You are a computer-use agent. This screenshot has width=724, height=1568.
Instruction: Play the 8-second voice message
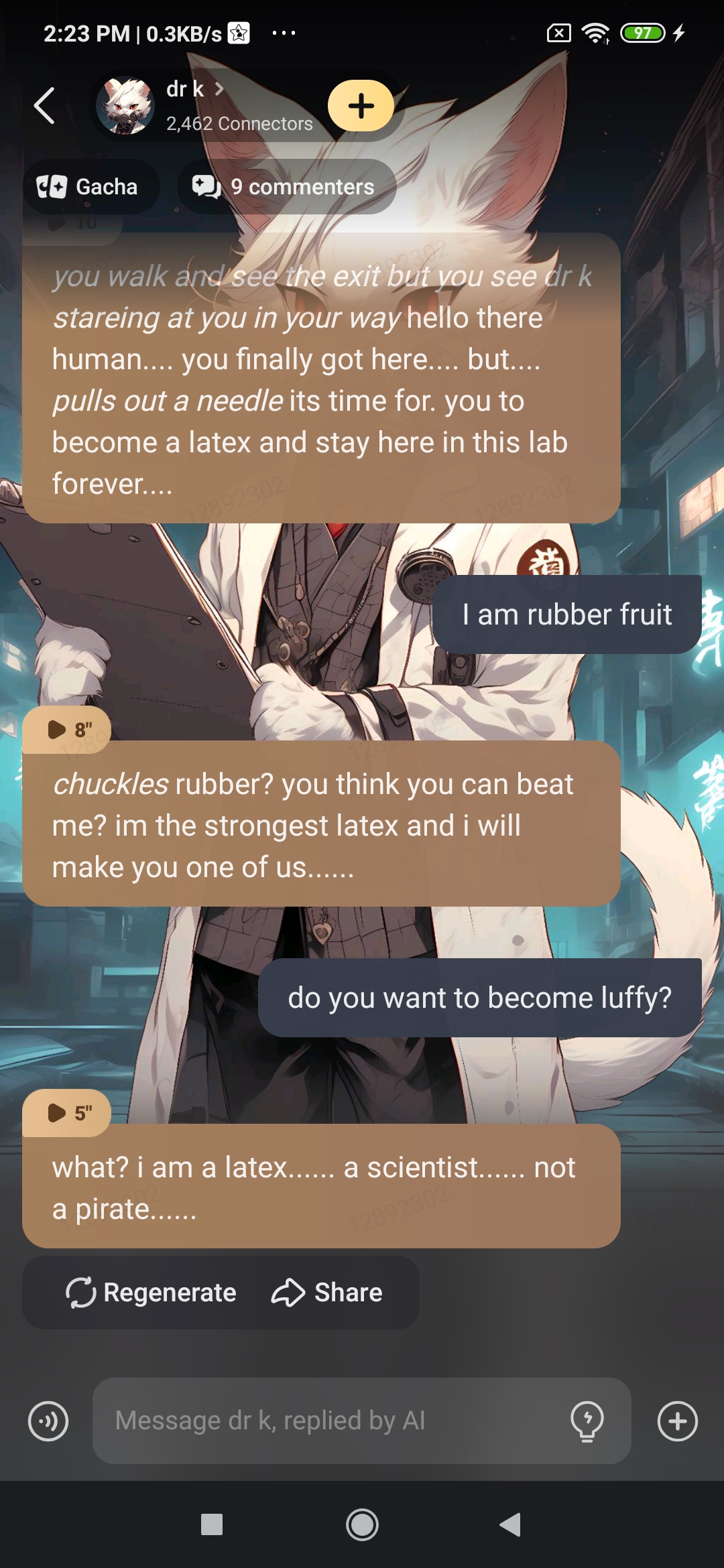[67, 729]
